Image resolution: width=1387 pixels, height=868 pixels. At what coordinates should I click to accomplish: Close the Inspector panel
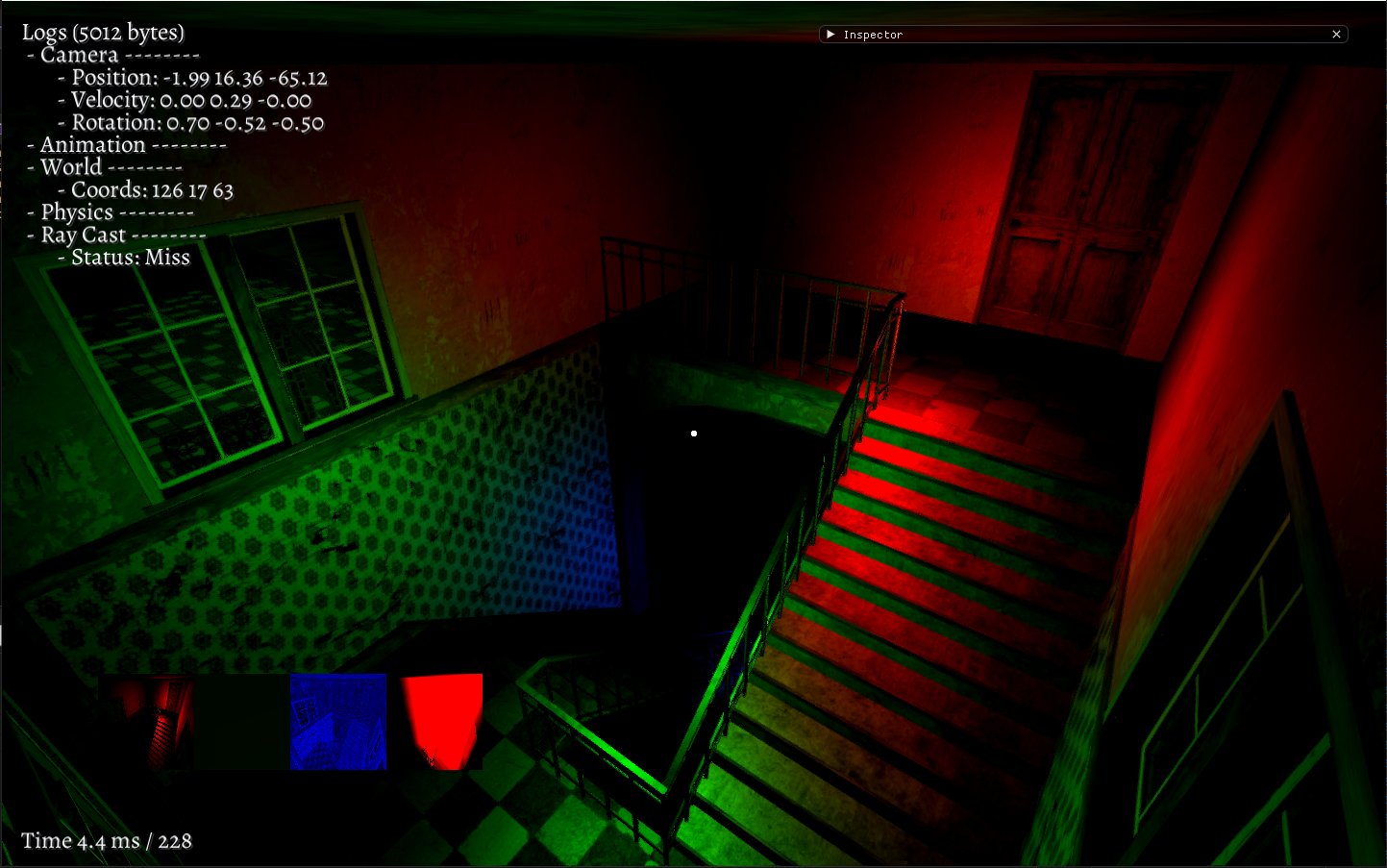coord(1336,34)
